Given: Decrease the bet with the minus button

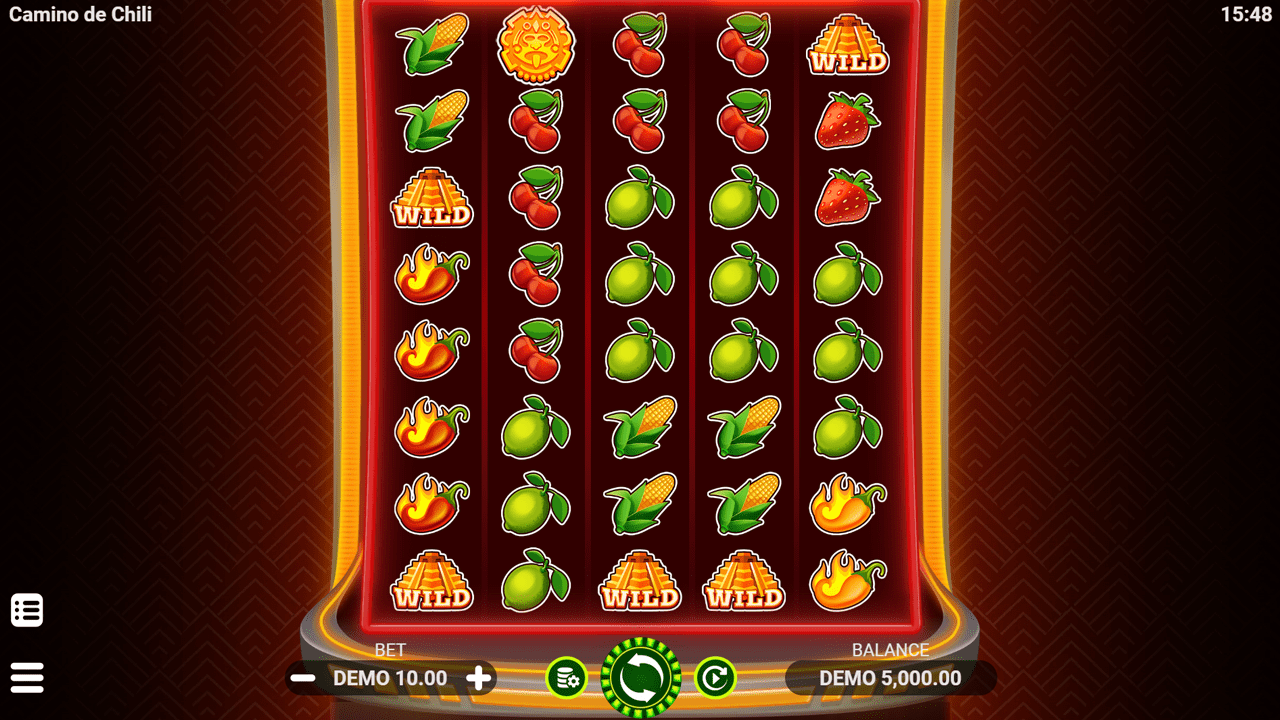Looking at the screenshot, I should 301,677.
